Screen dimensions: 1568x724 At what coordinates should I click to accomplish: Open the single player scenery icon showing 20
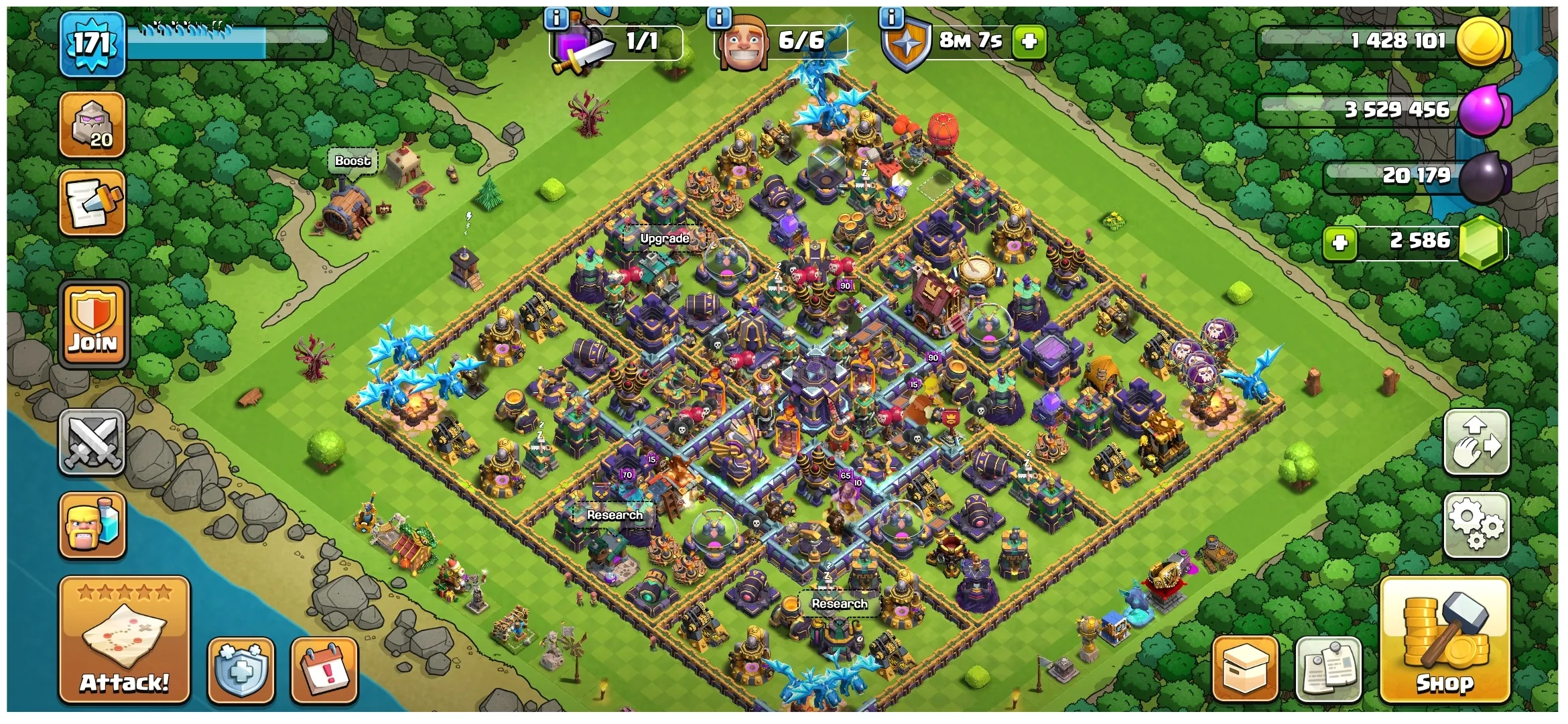tap(92, 125)
